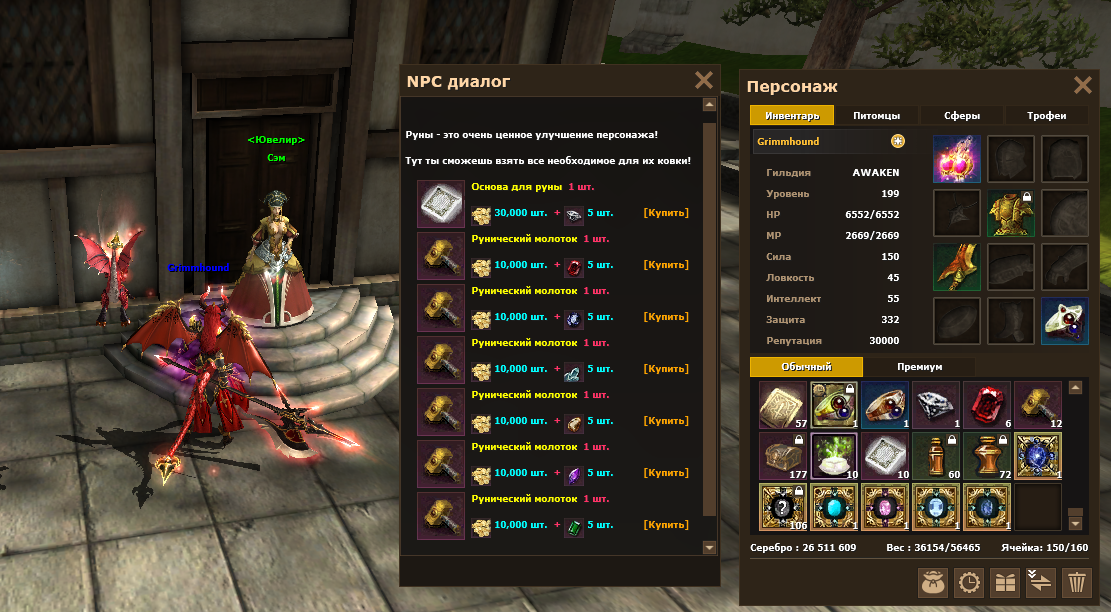Select the glowing green cauldron item
The image size is (1111, 612).
(834, 456)
